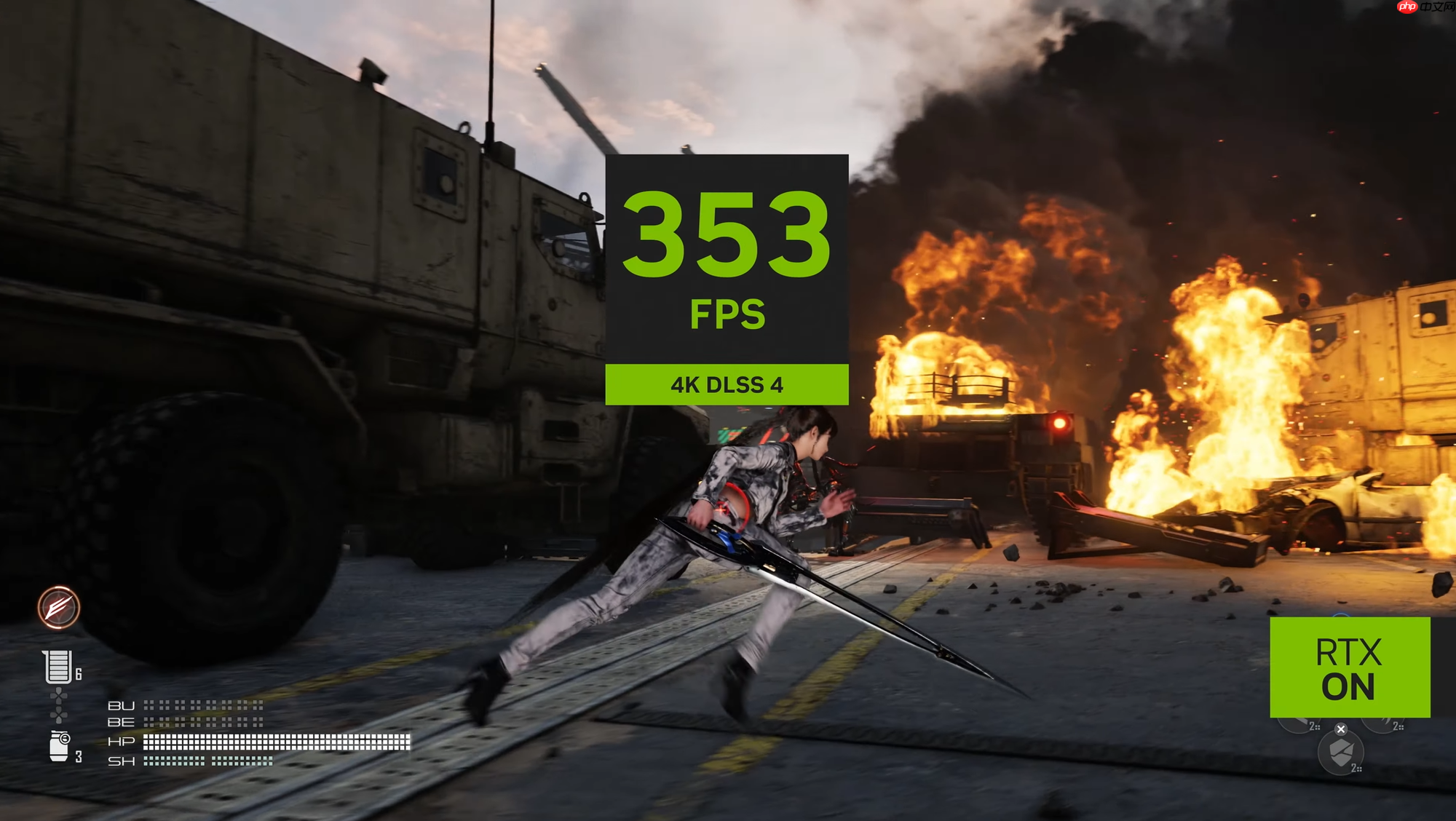Use the healing canister item
This screenshot has height=821, width=1456.
pyautogui.click(x=58, y=667)
